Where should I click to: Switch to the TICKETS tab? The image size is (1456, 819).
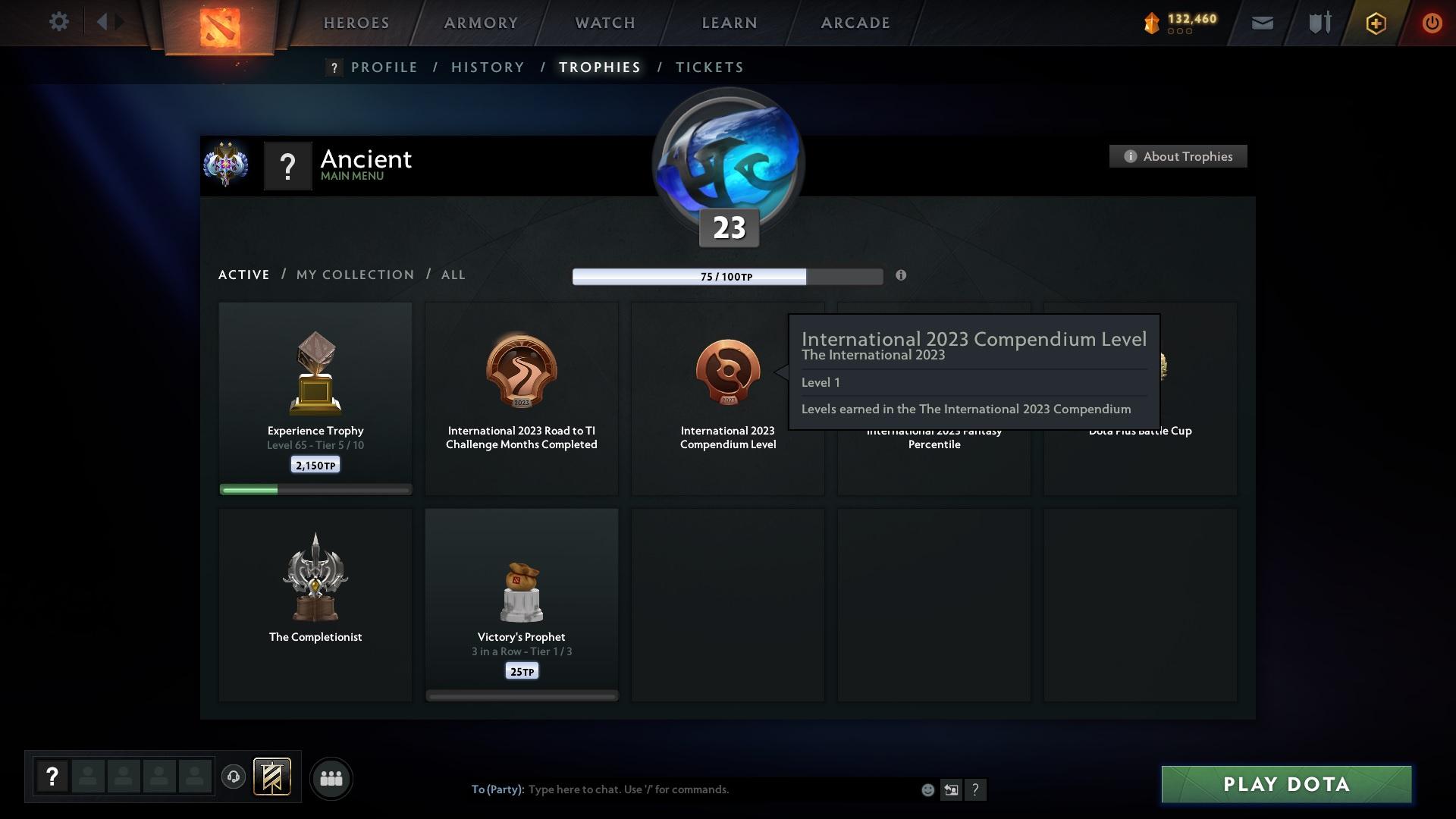click(708, 67)
